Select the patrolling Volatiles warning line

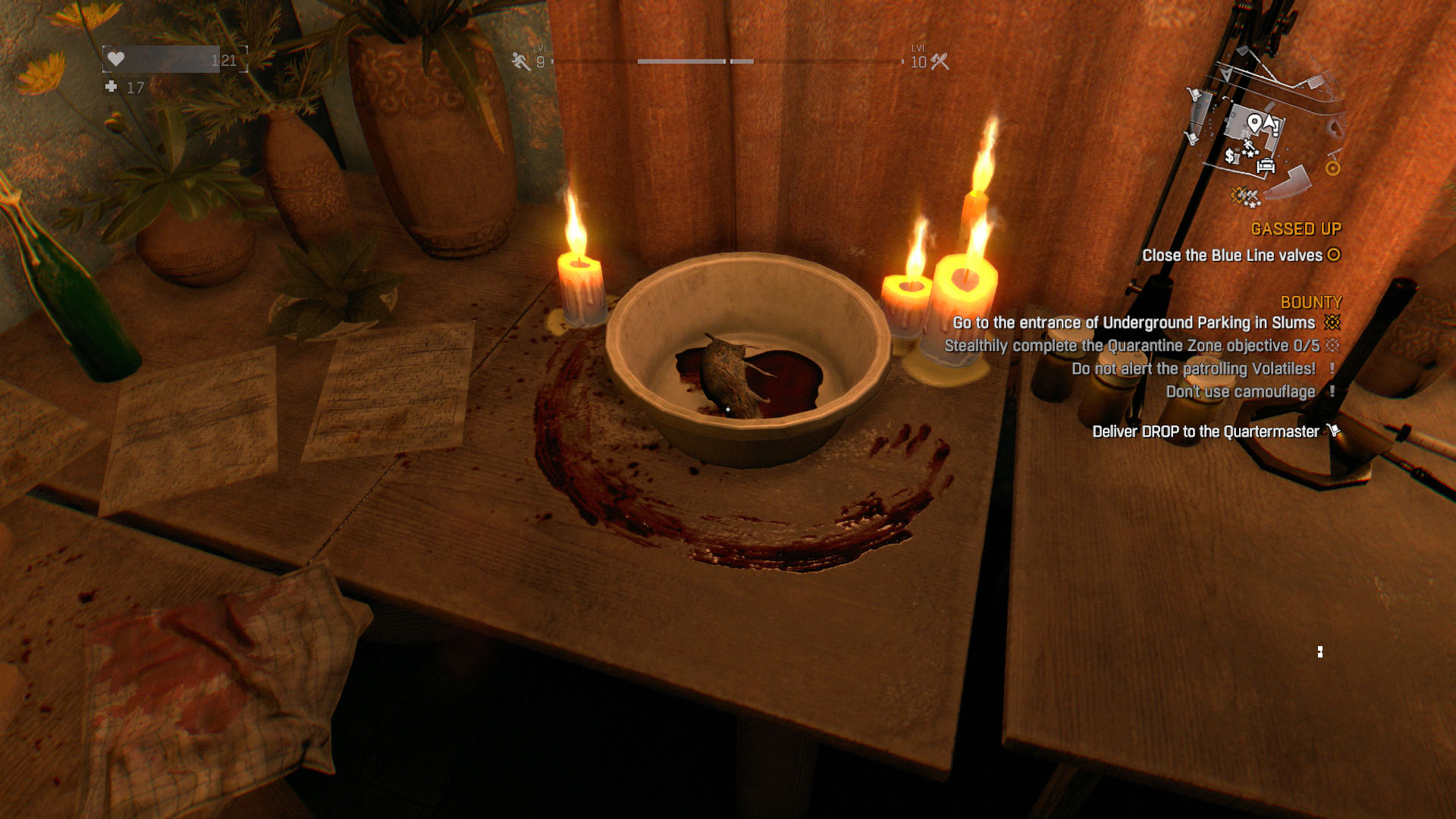[x=1193, y=369]
